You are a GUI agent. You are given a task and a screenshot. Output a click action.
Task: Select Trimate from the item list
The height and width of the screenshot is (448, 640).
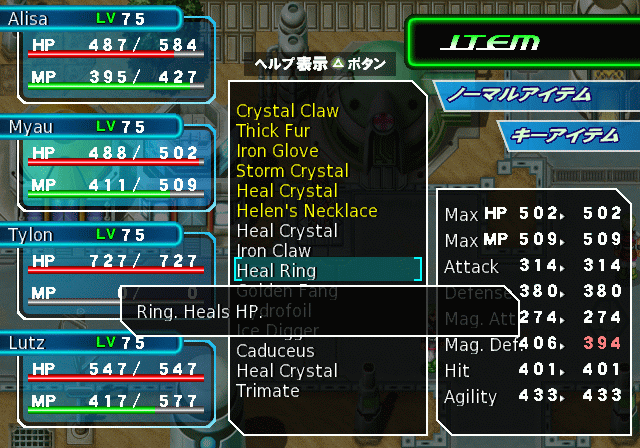268,391
